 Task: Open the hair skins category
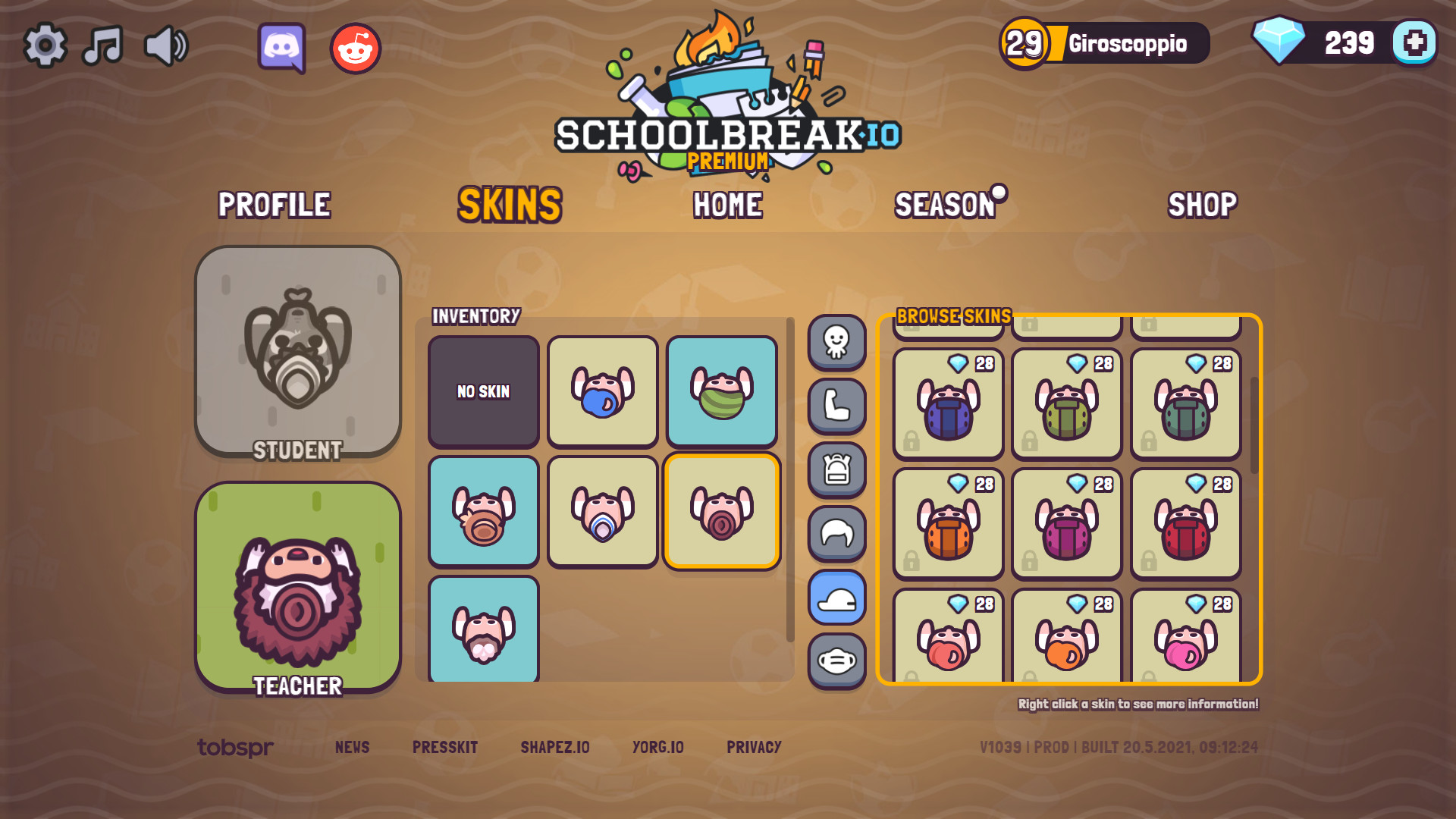[x=836, y=532]
